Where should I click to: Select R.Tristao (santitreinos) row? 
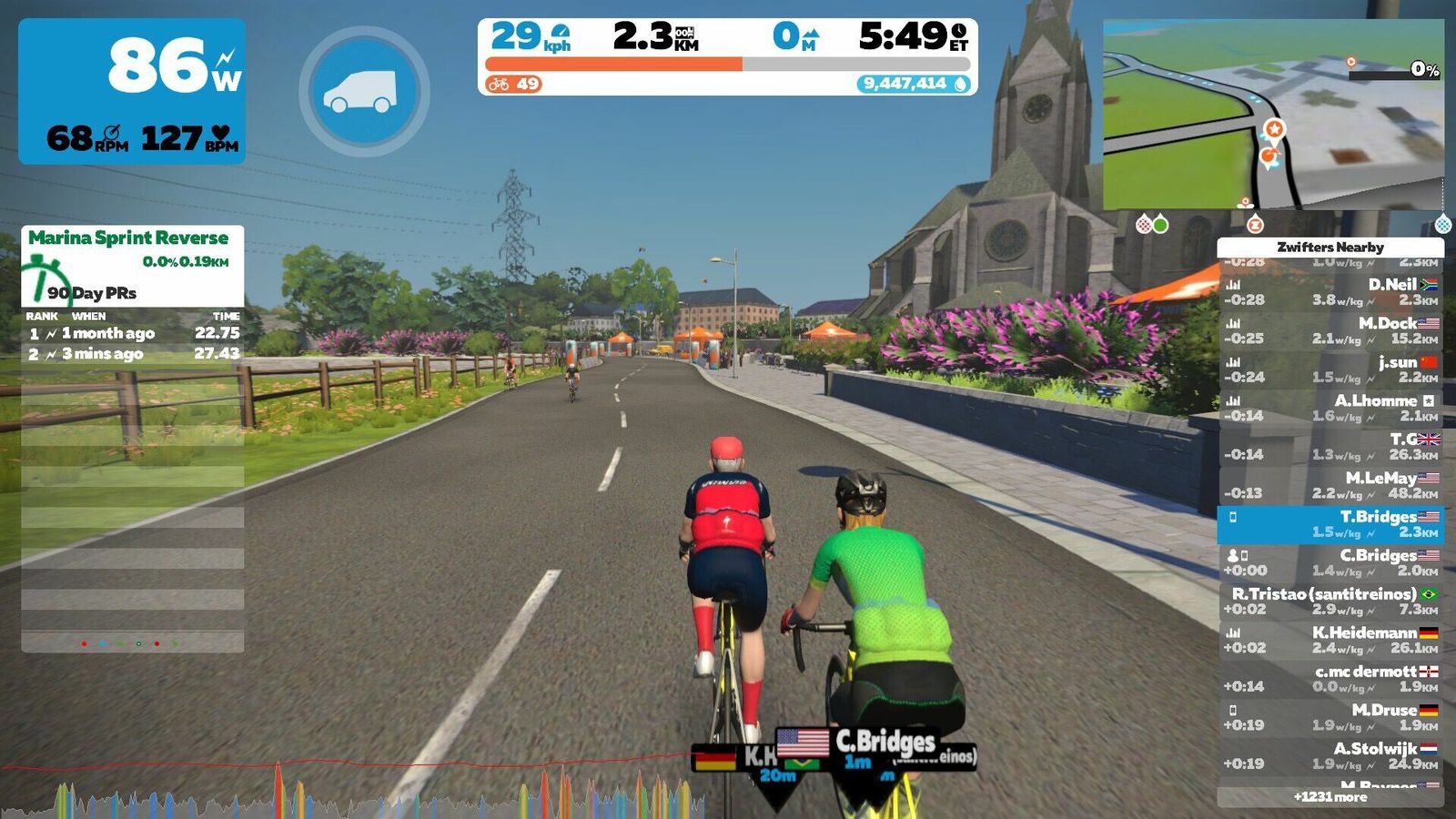1330,601
